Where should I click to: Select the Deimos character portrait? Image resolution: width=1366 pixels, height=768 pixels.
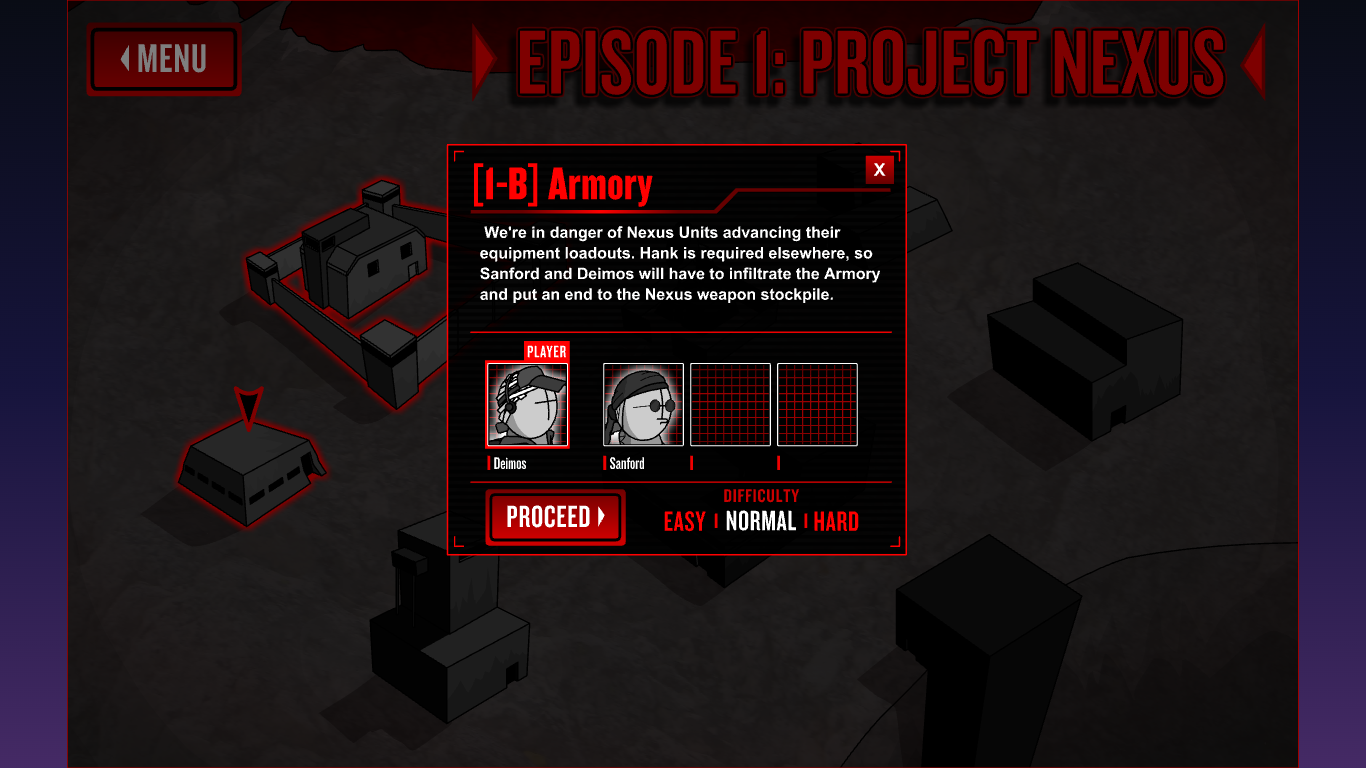[527, 405]
